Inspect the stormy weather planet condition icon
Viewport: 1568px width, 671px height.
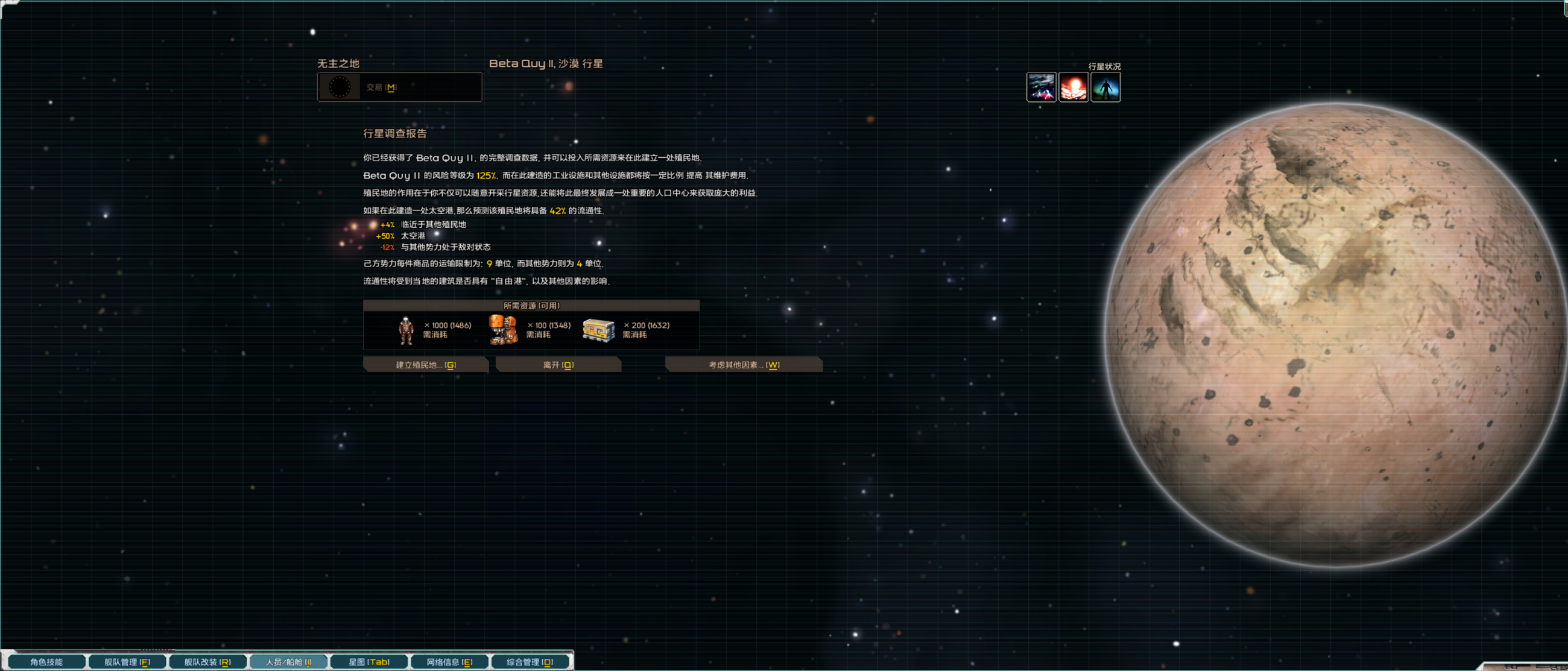click(x=1041, y=87)
